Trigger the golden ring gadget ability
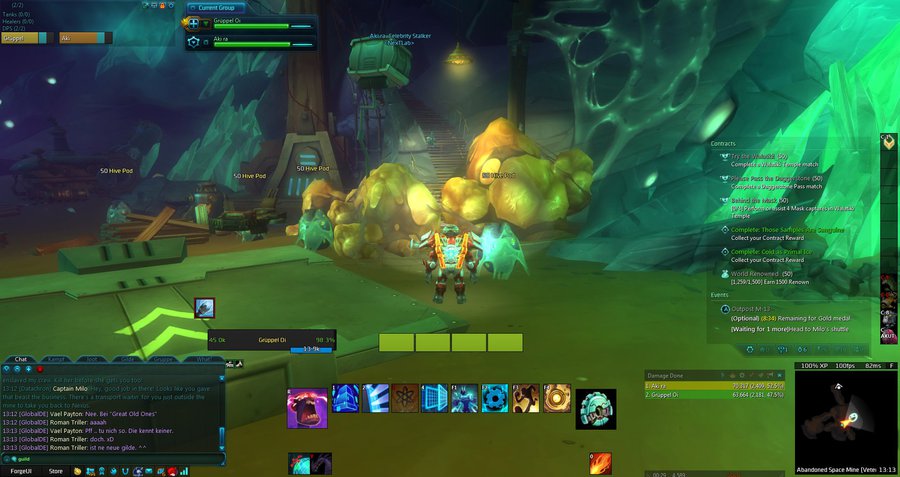The height and width of the screenshot is (477, 900). click(557, 398)
